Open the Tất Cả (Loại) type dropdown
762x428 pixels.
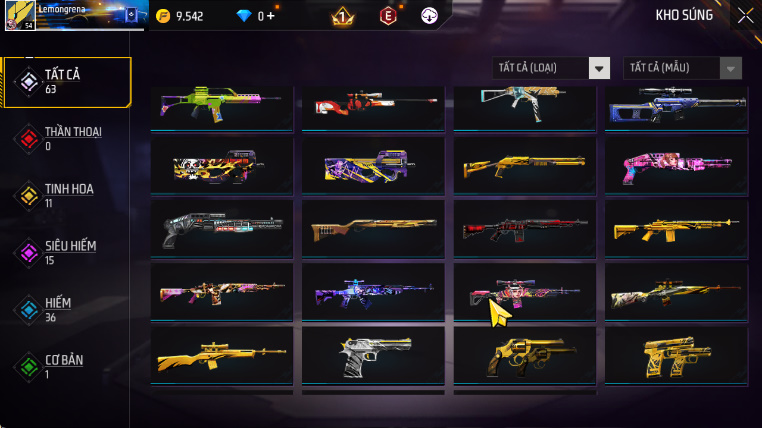pyautogui.click(x=599, y=68)
